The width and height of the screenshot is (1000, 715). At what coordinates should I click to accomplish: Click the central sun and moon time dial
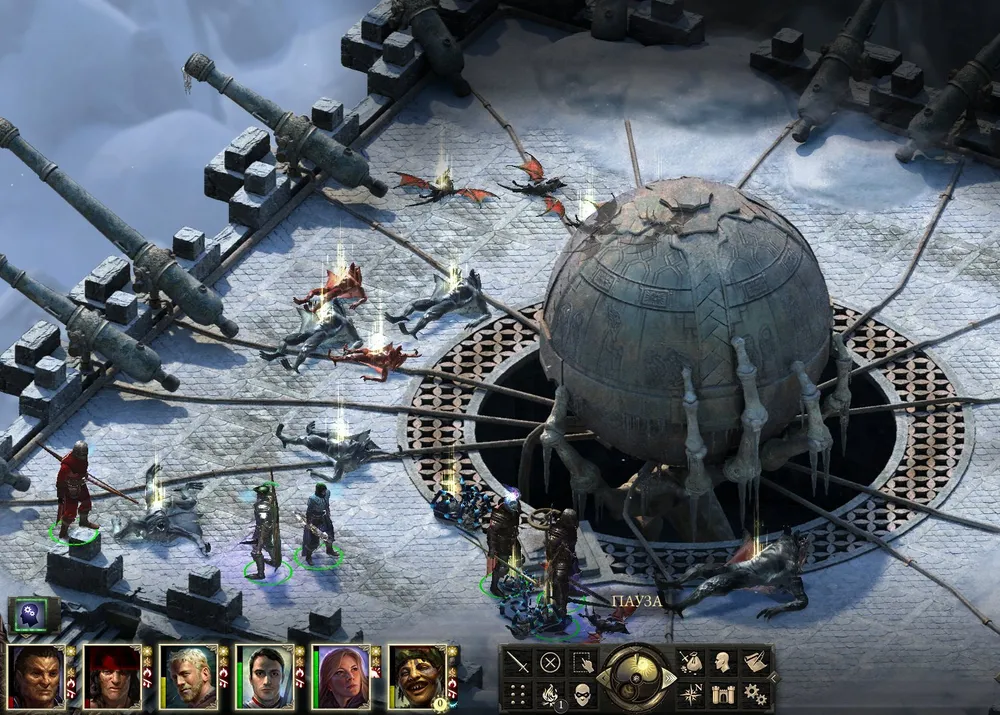click(635, 677)
